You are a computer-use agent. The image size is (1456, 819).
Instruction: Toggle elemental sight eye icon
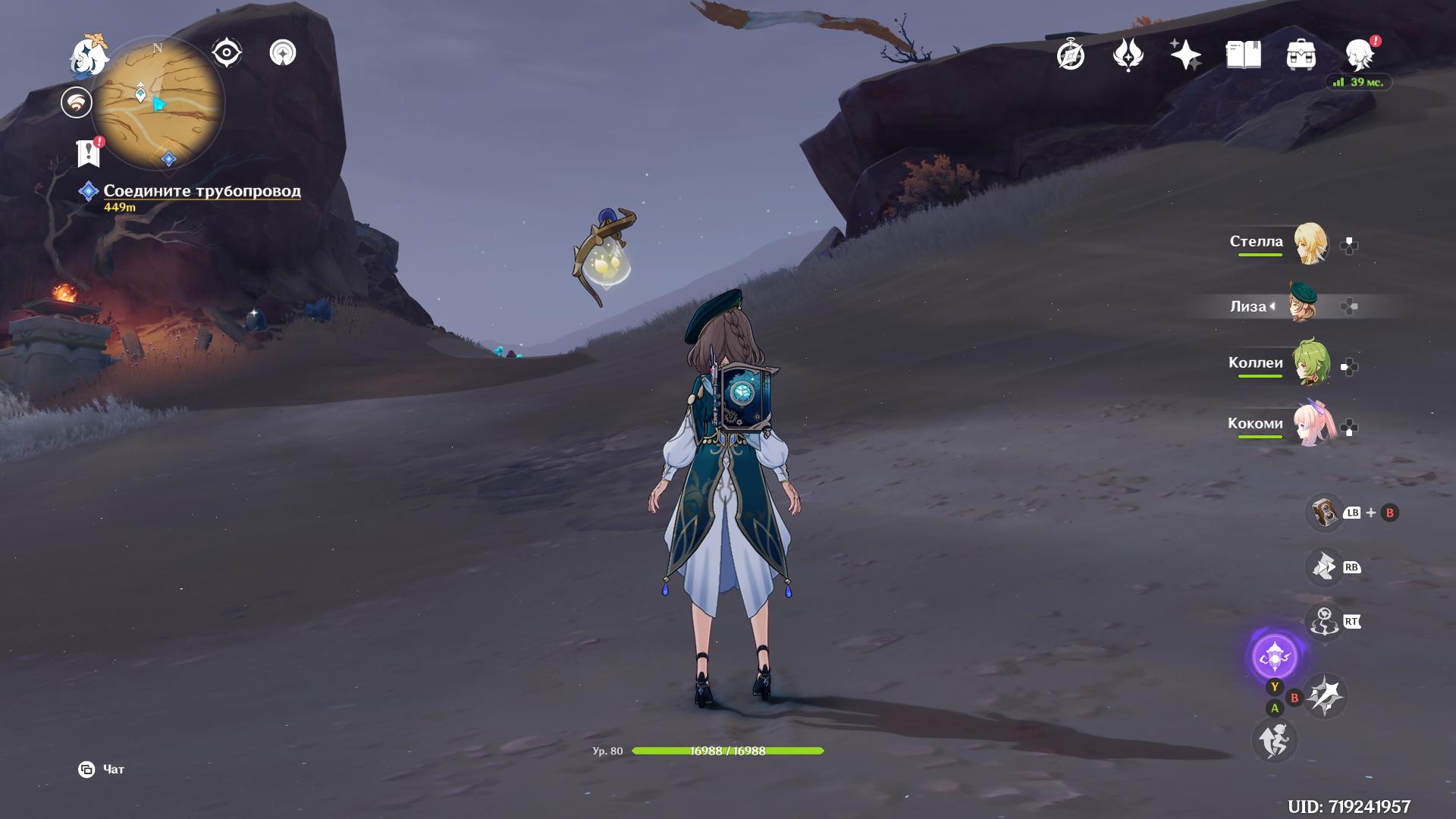226,53
